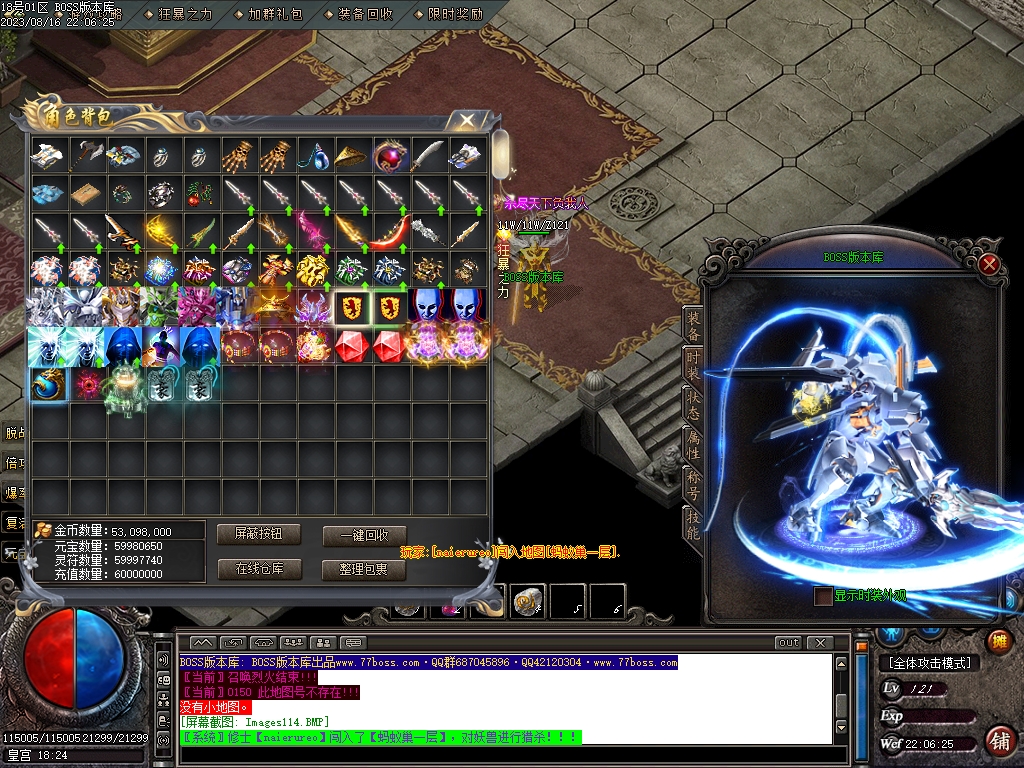
Task: Click the 屏蔽按钮 button
Action: (x=258, y=534)
